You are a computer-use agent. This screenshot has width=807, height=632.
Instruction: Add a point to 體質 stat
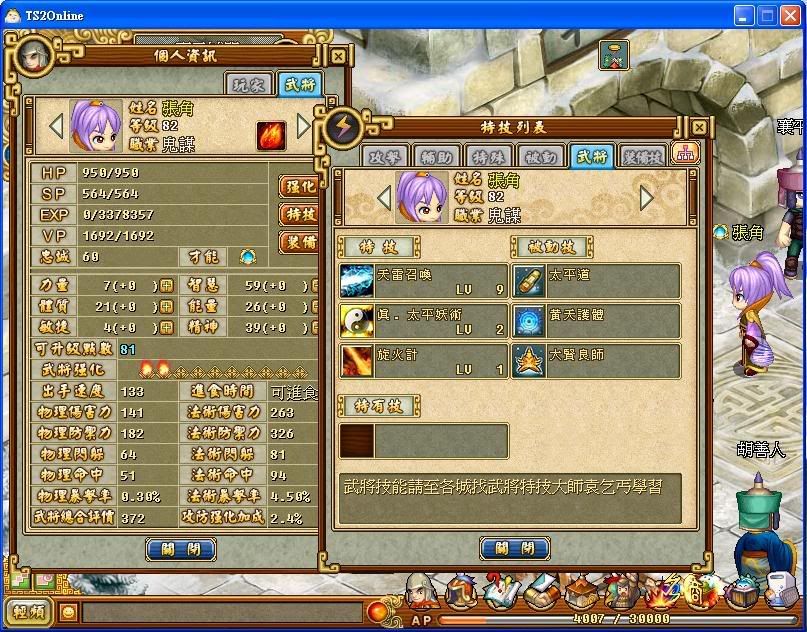(x=166, y=306)
